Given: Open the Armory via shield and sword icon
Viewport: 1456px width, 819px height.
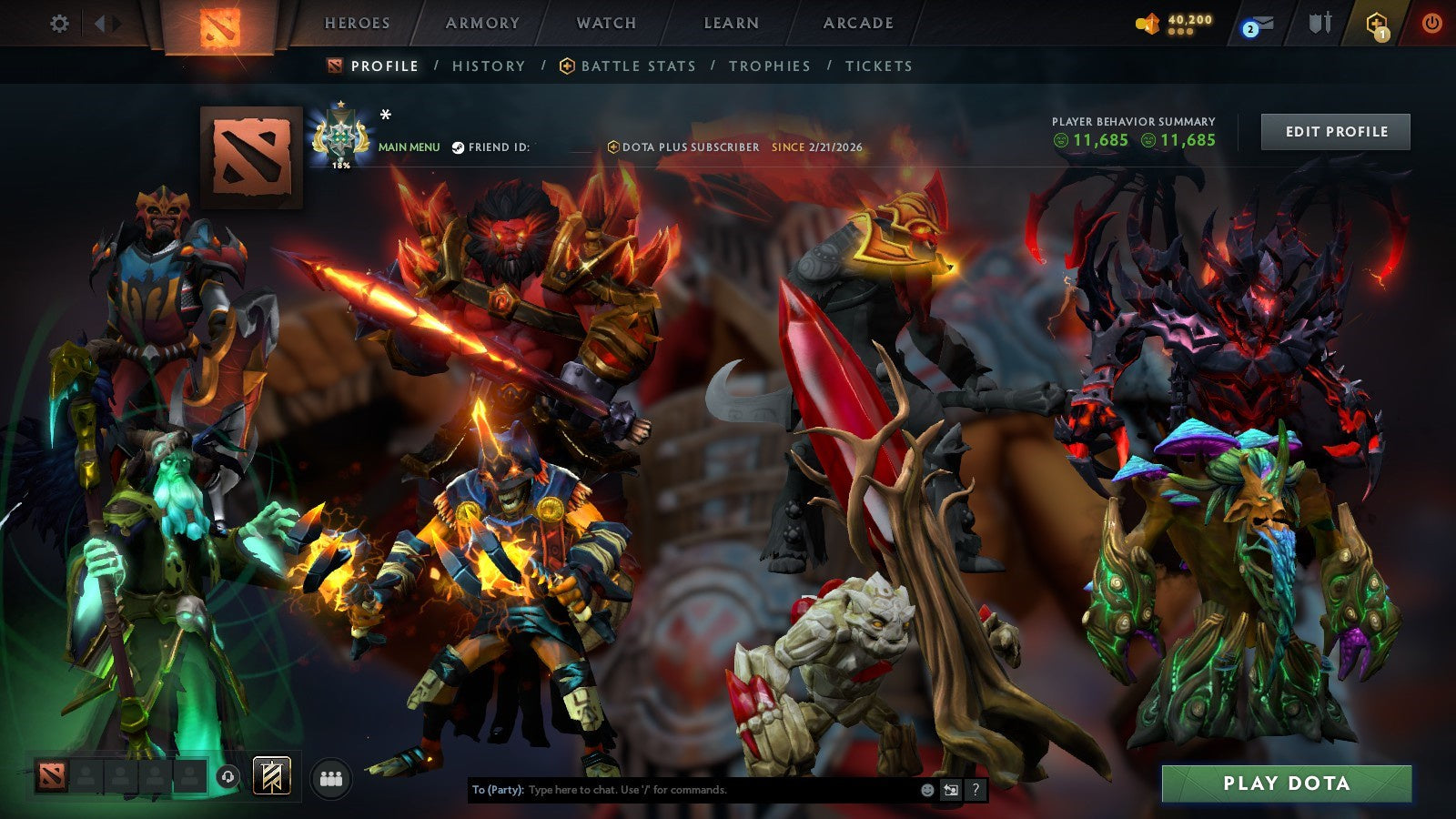Looking at the screenshot, I should coord(1319,23).
